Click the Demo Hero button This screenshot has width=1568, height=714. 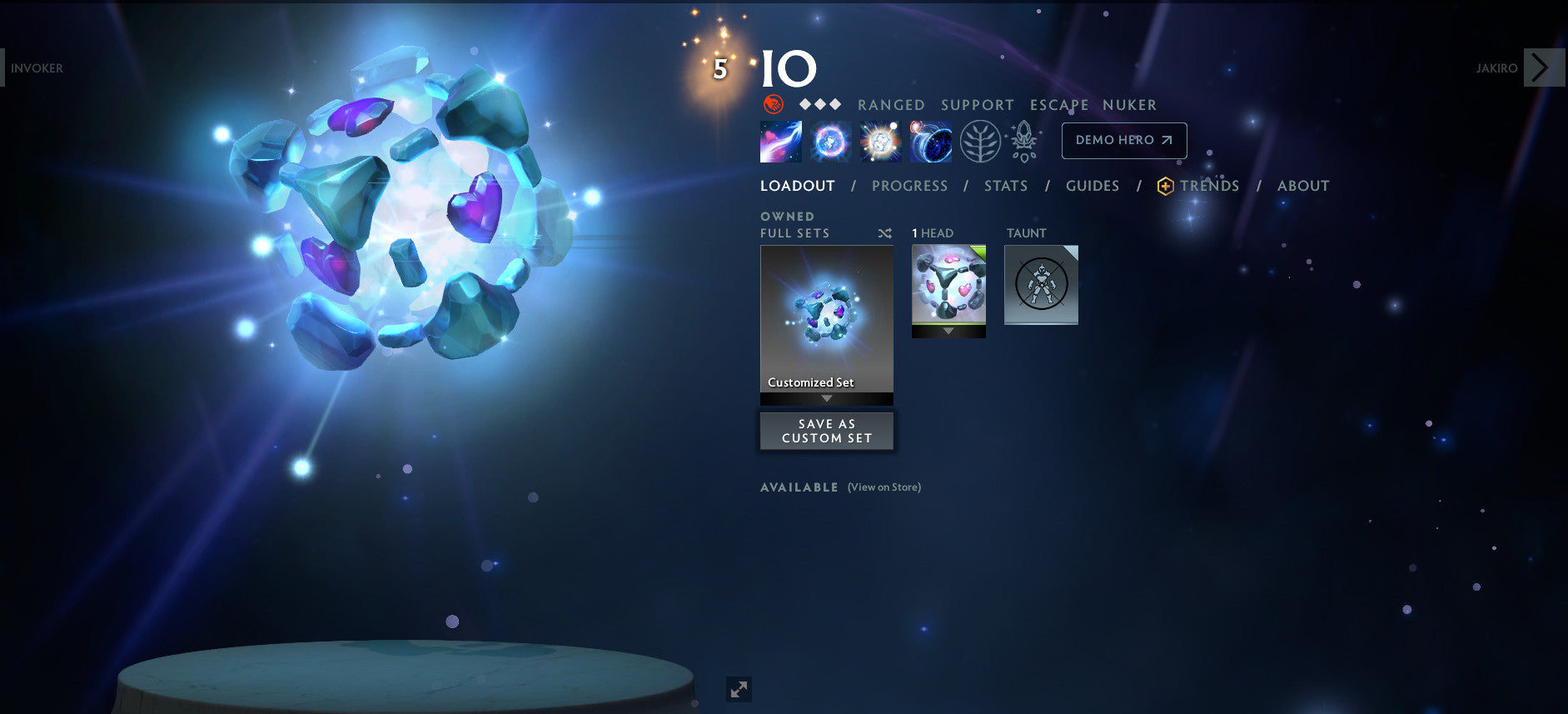point(1123,140)
